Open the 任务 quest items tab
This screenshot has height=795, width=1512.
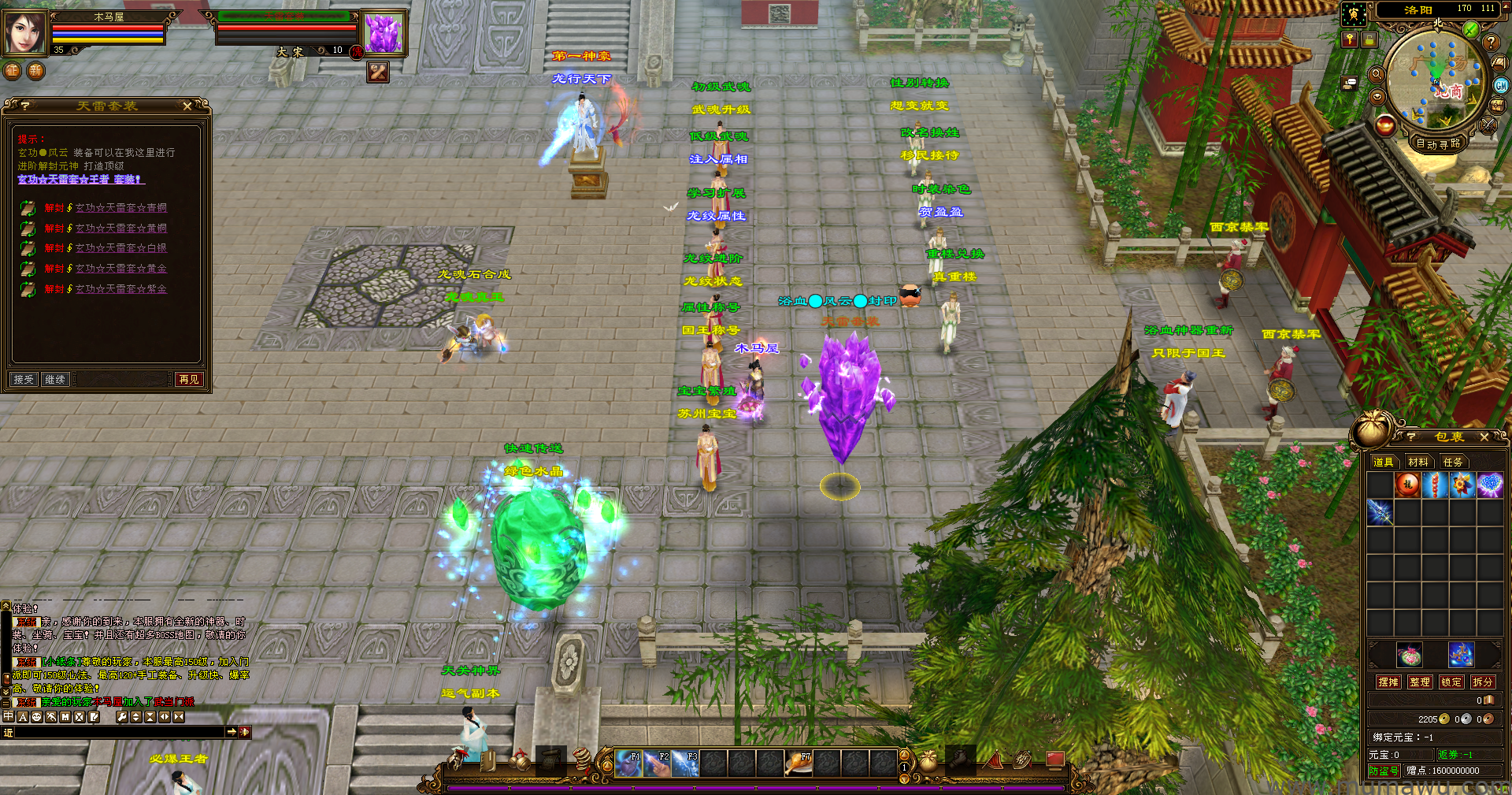pos(1453,462)
